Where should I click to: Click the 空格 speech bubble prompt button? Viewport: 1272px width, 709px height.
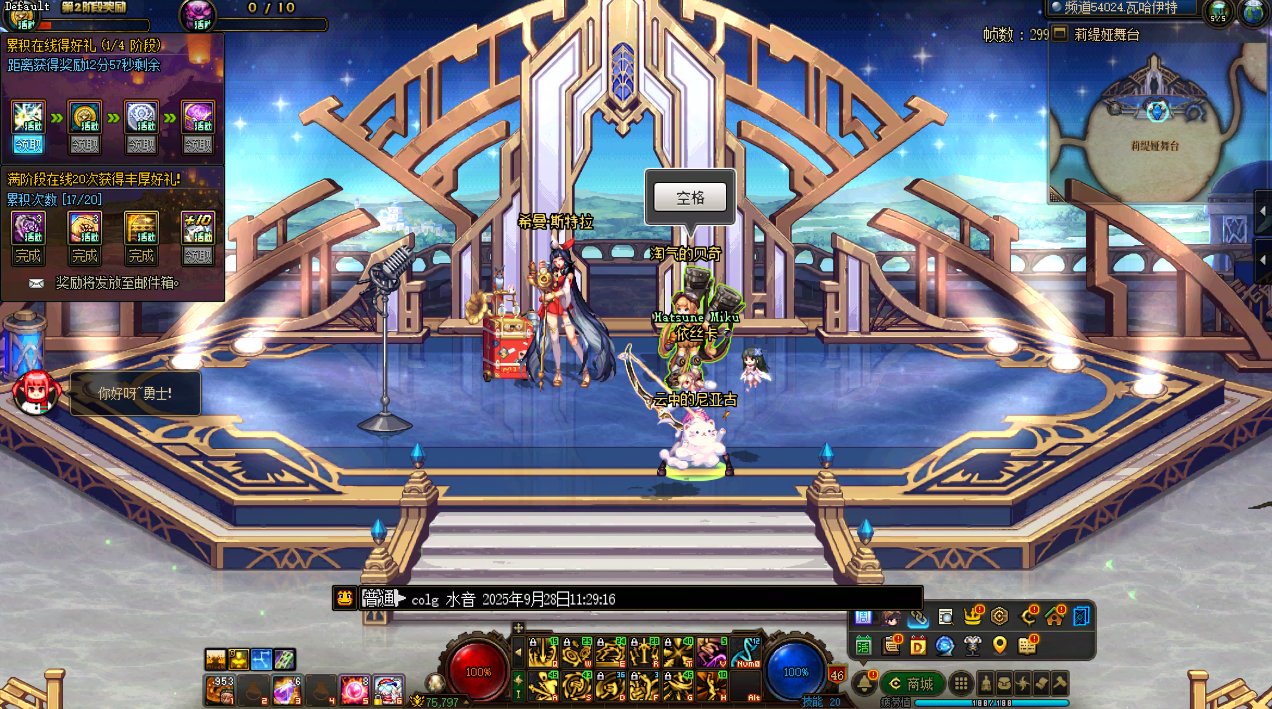click(691, 197)
